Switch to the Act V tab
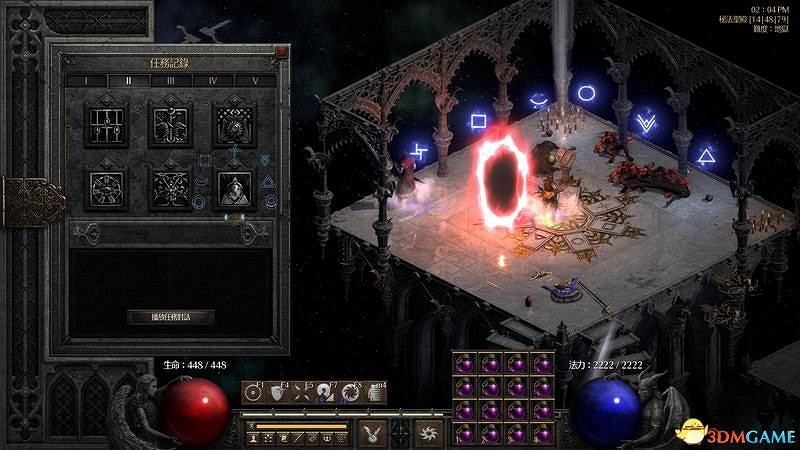 point(255,80)
